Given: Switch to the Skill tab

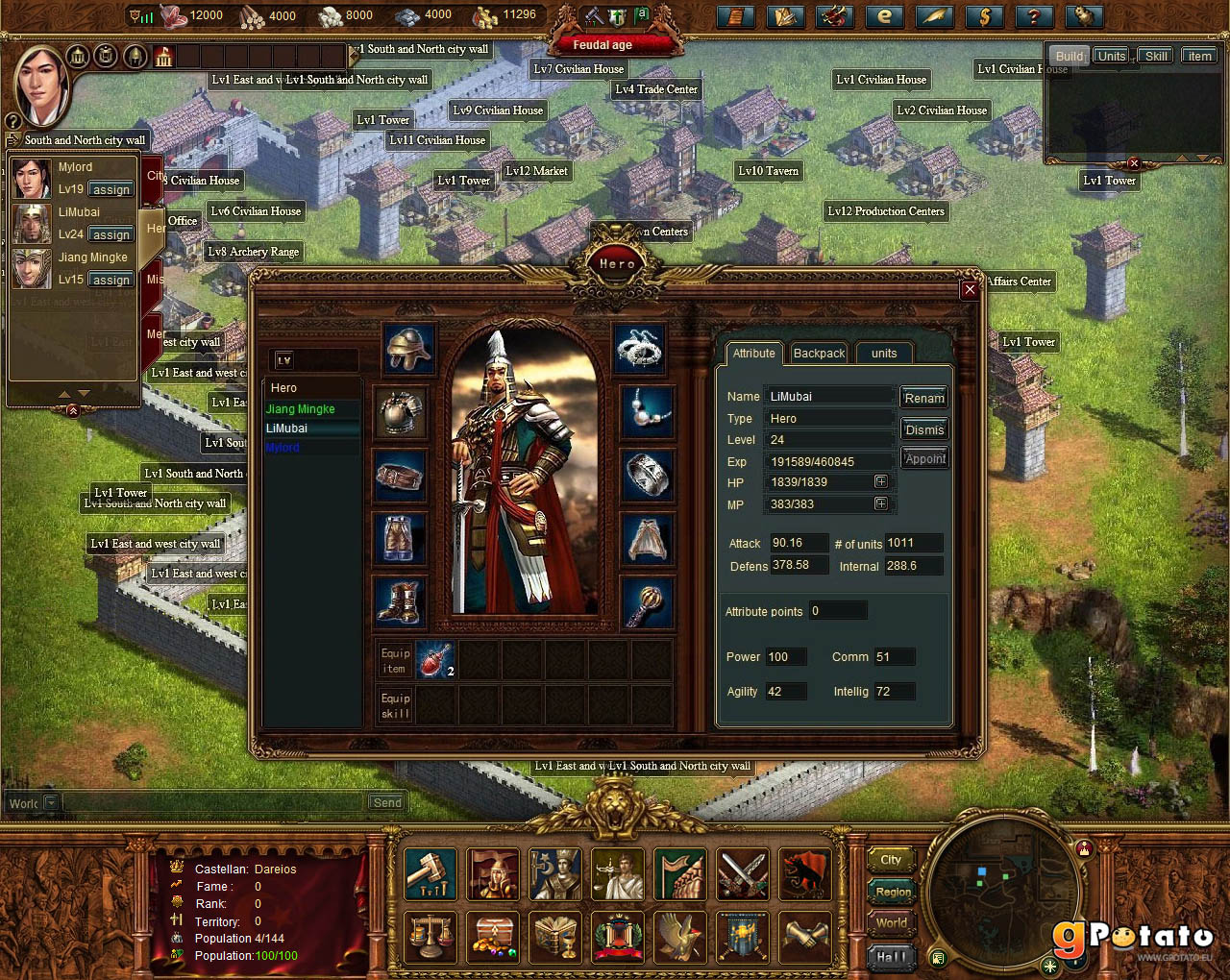Looking at the screenshot, I should [x=1156, y=56].
